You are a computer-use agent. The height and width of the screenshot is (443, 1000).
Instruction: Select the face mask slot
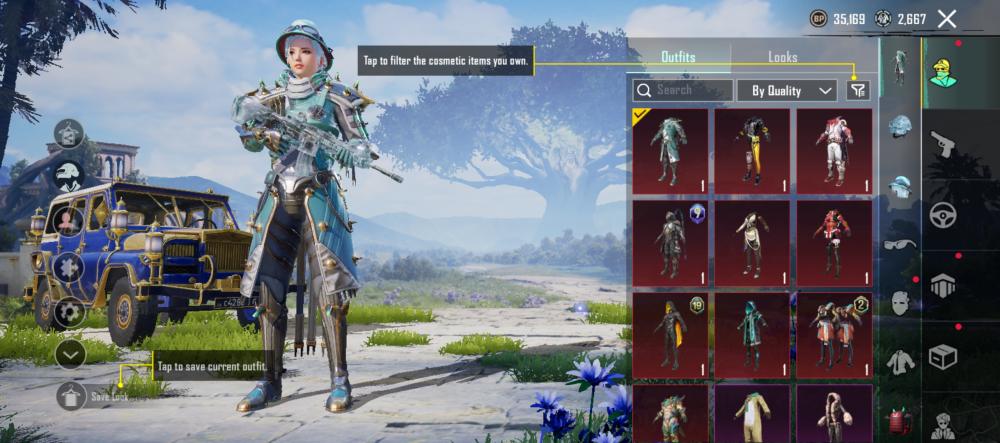tap(900, 302)
